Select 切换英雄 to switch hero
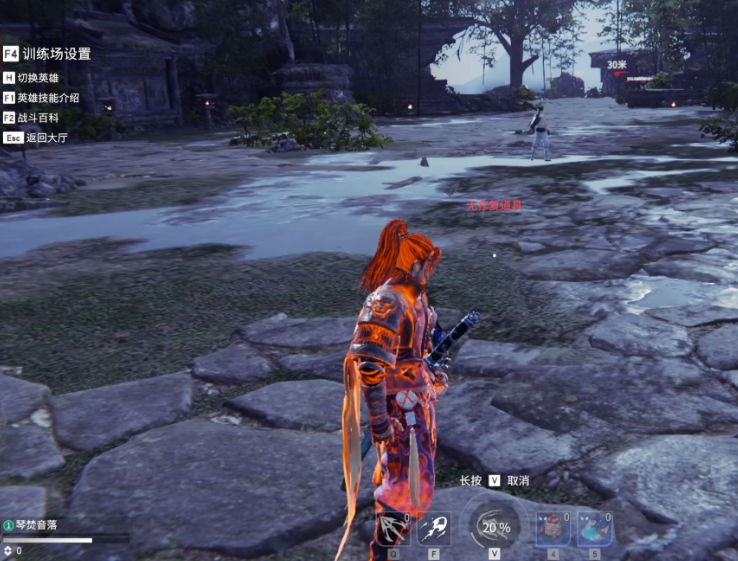 [39, 77]
